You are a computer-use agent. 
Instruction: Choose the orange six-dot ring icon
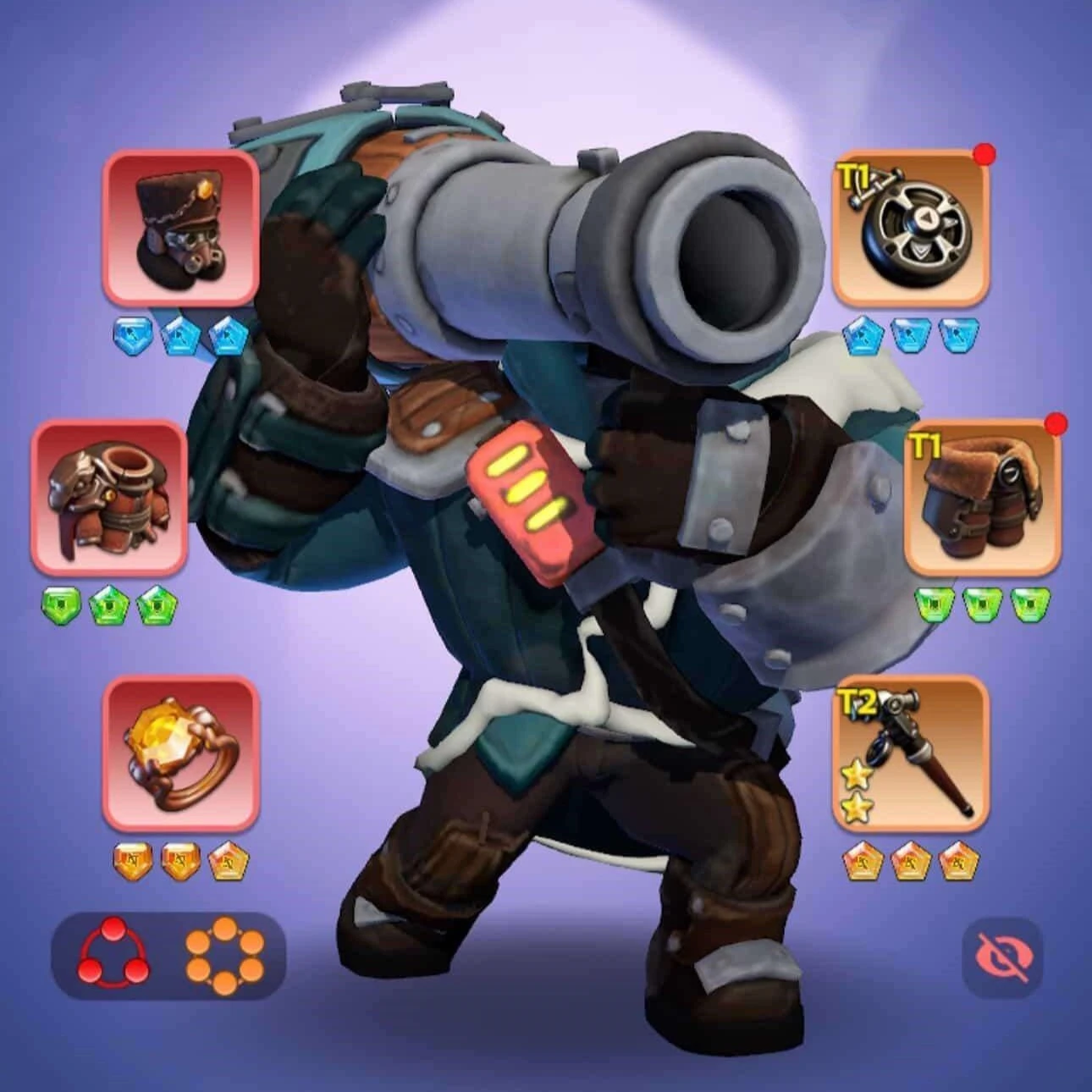coord(224,957)
